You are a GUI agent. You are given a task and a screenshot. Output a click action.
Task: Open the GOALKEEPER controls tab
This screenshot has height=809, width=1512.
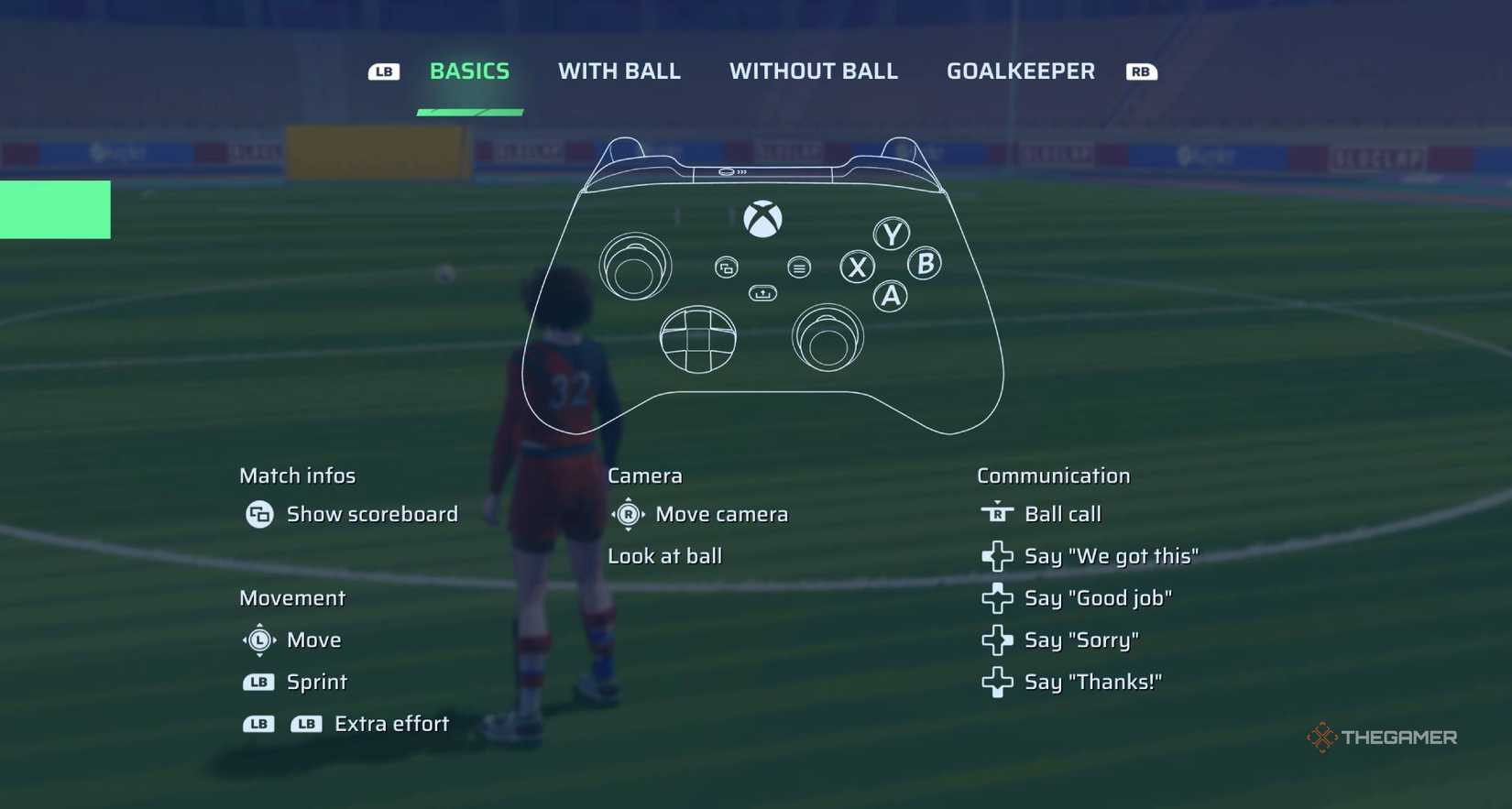point(1020,71)
